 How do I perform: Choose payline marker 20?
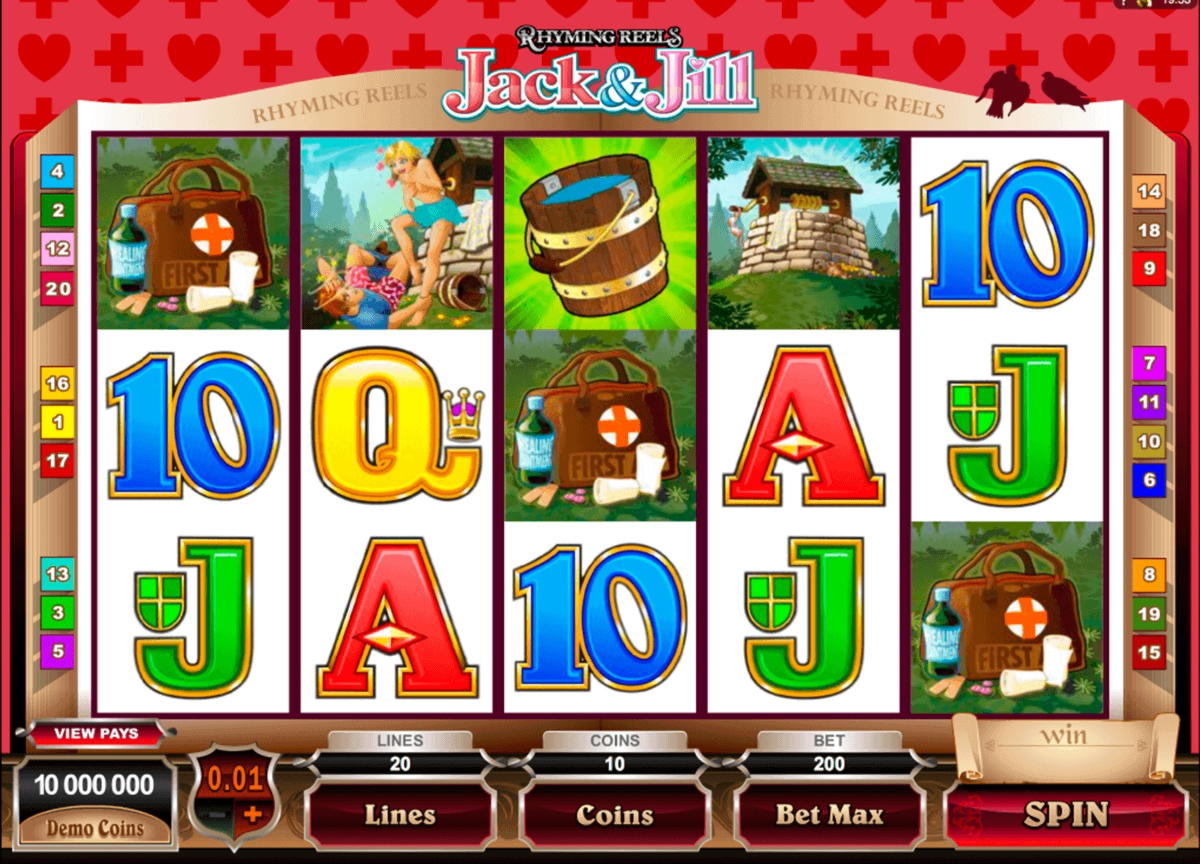(x=57, y=289)
